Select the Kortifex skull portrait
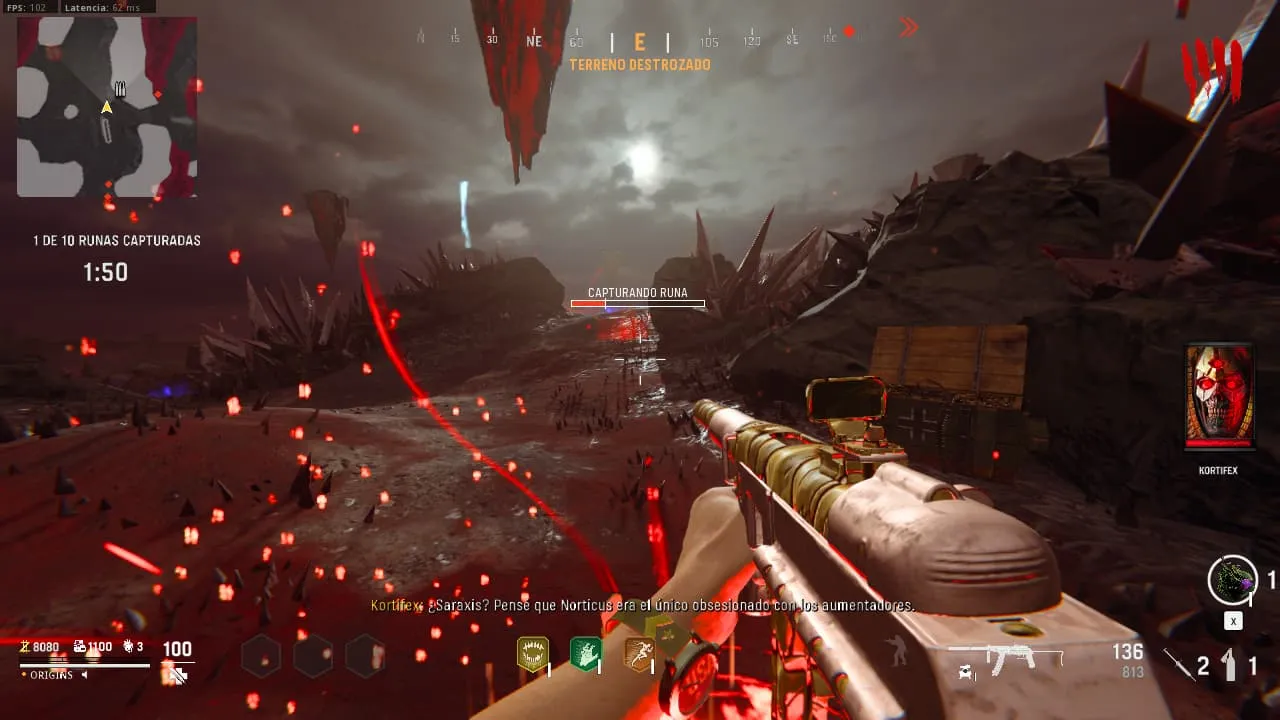Image resolution: width=1280 pixels, height=720 pixels. 1219,396
